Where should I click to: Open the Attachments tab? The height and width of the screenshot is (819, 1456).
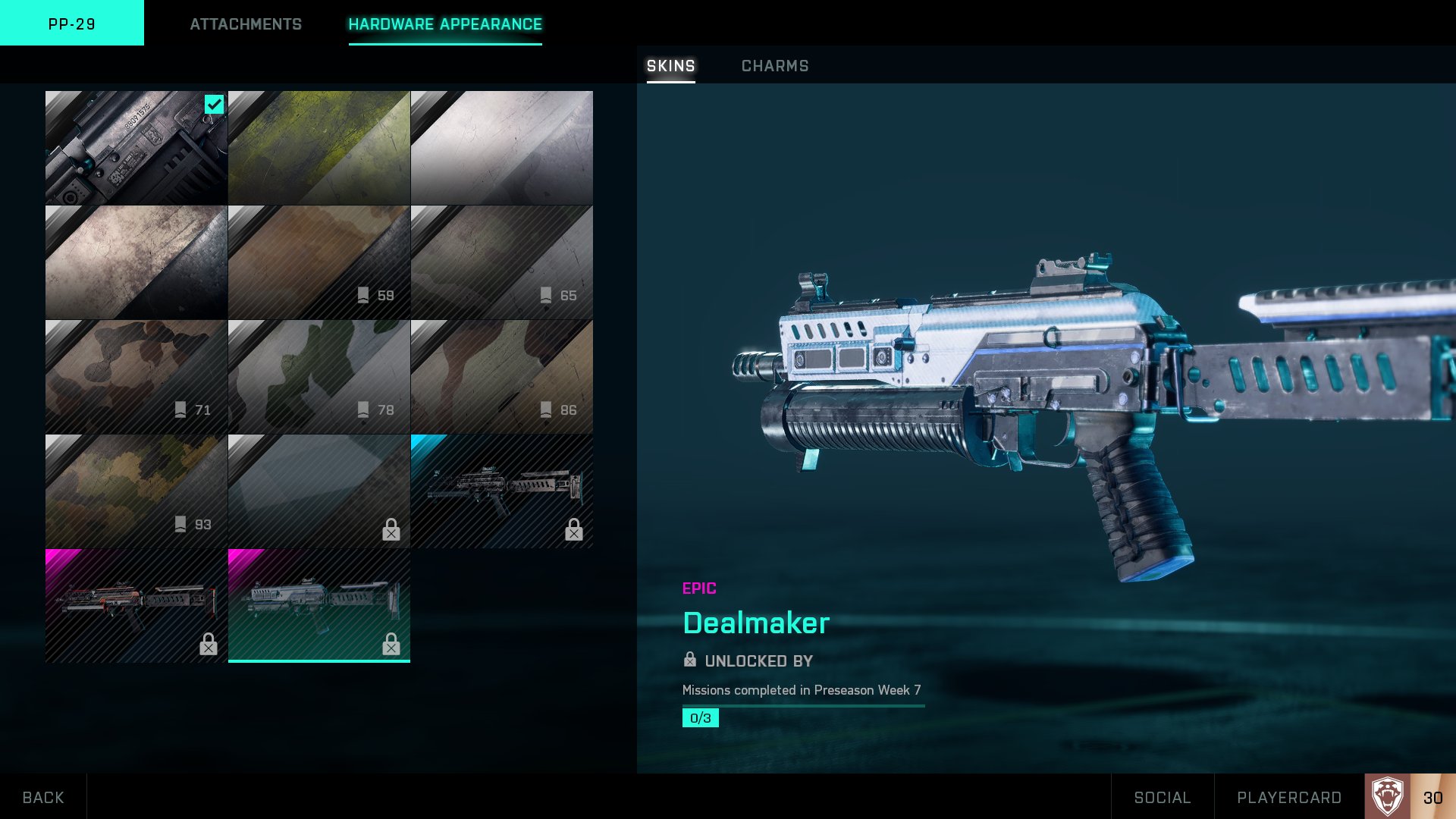pyautogui.click(x=246, y=24)
